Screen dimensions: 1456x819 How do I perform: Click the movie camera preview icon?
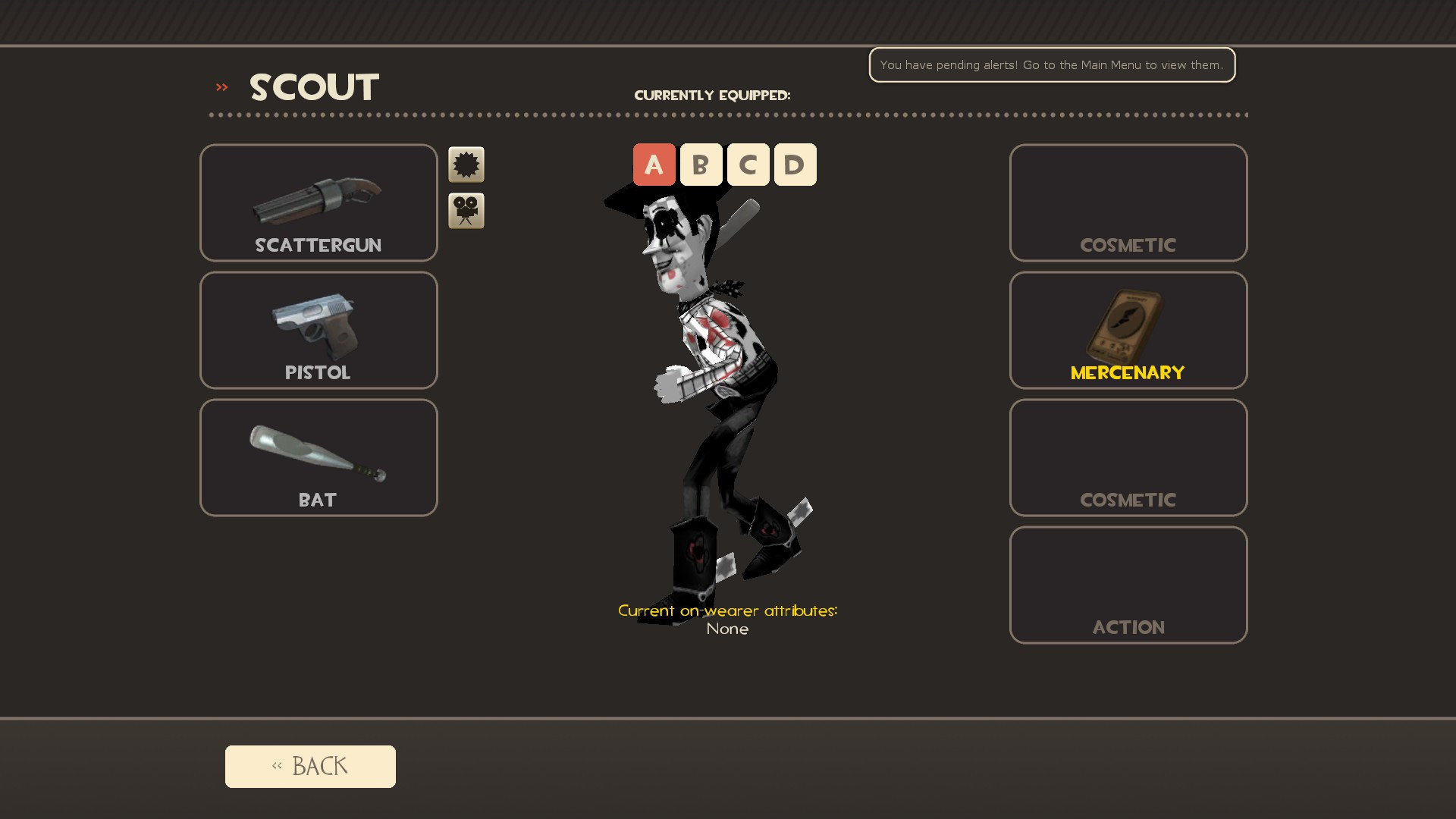click(466, 210)
